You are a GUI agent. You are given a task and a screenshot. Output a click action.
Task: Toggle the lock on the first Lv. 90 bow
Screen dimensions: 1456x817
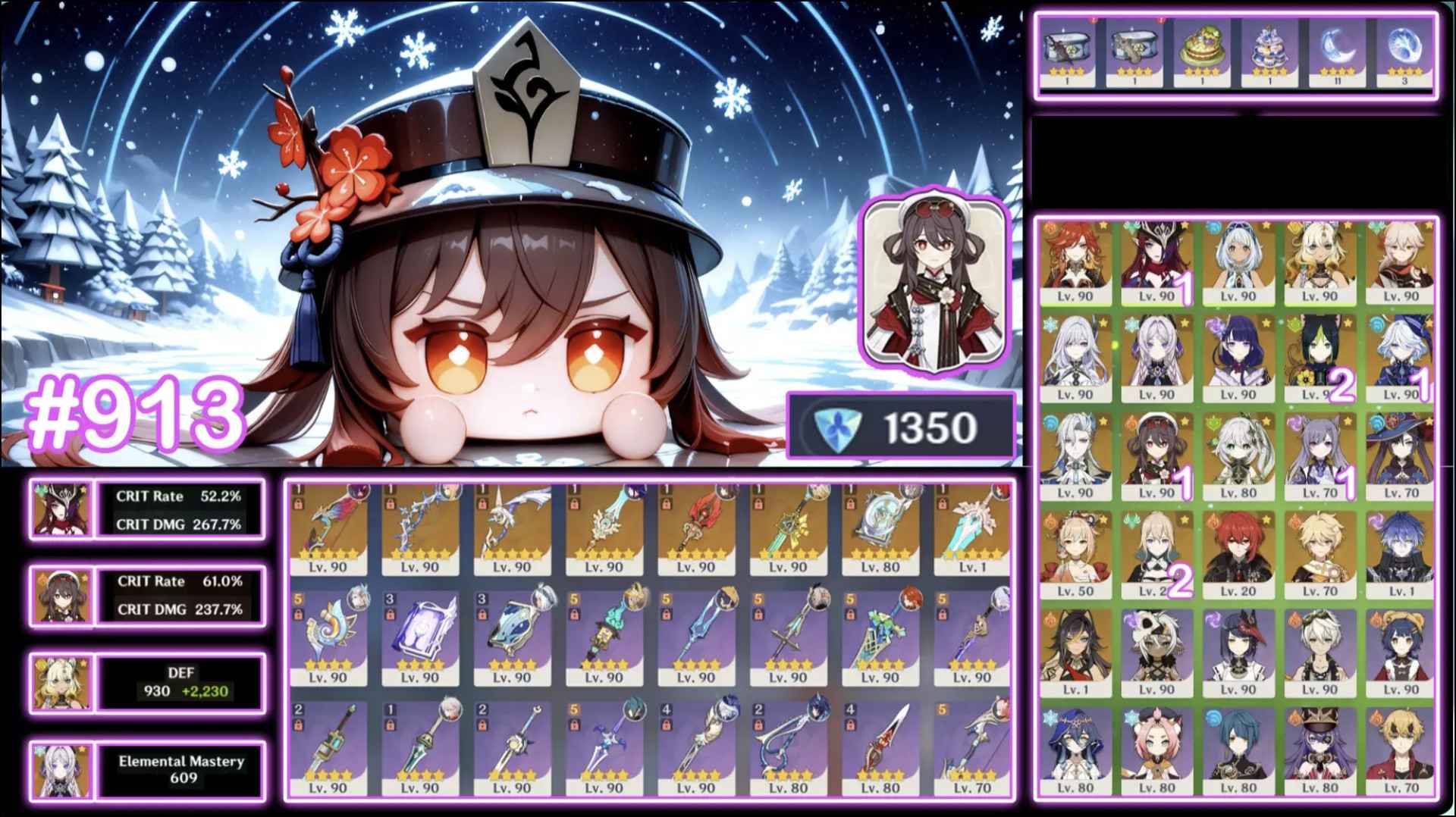[x=300, y=504]
